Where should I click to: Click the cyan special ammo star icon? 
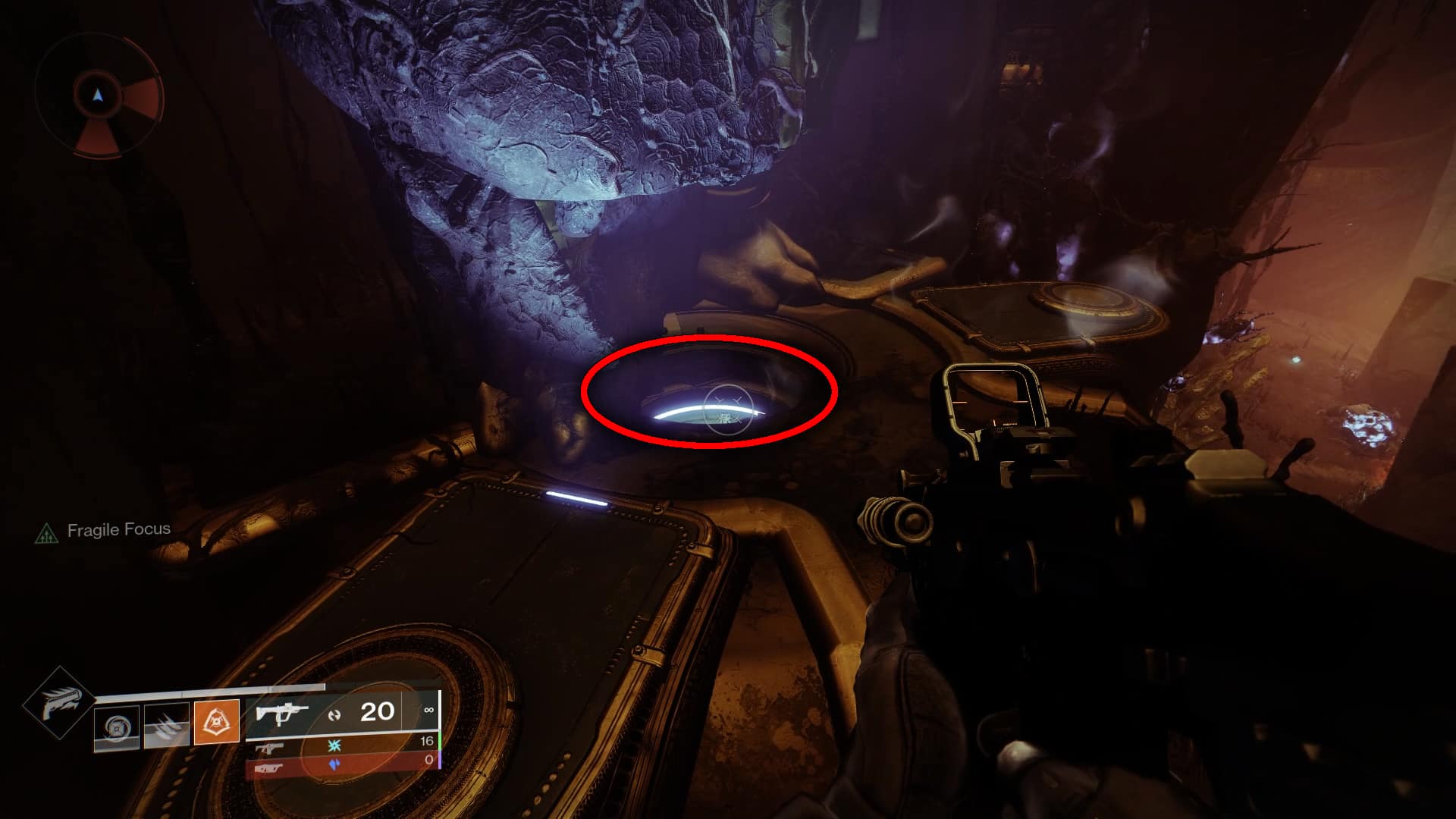click(333, 746)
